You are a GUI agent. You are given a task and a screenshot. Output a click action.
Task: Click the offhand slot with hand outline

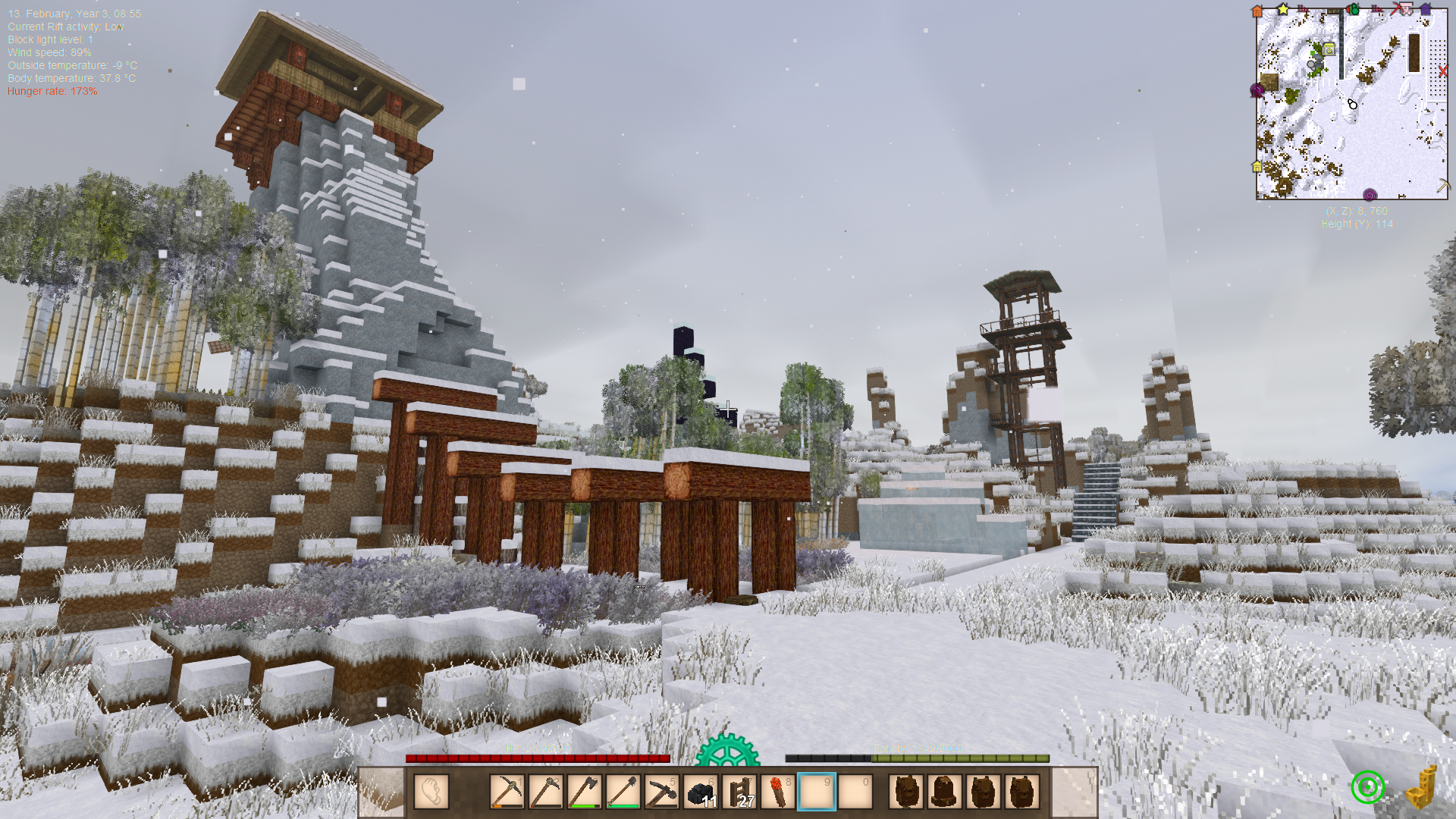[431, 792]
